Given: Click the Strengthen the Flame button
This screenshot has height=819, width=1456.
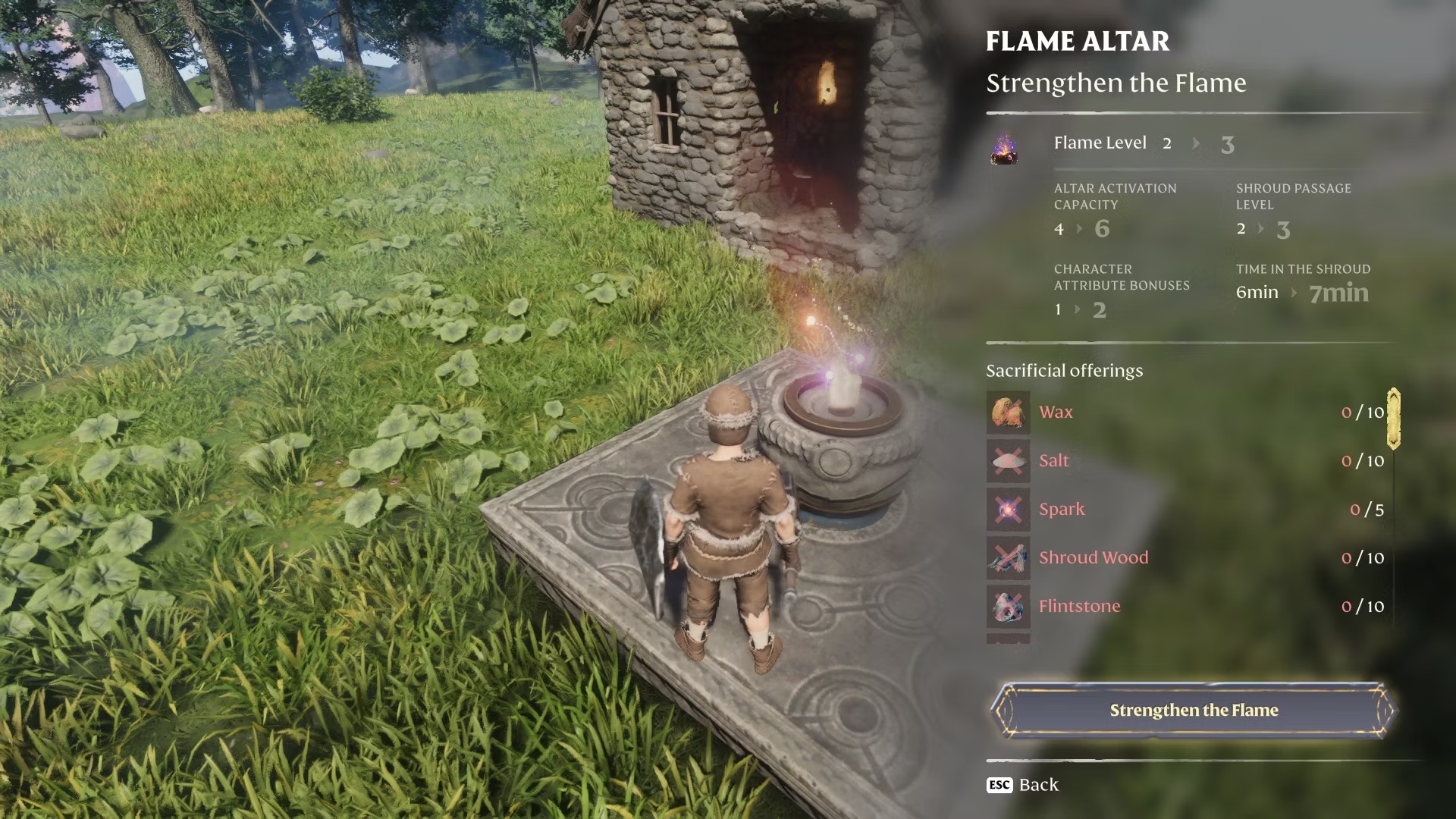Looking at the screenshot, I should point(1194,711).
